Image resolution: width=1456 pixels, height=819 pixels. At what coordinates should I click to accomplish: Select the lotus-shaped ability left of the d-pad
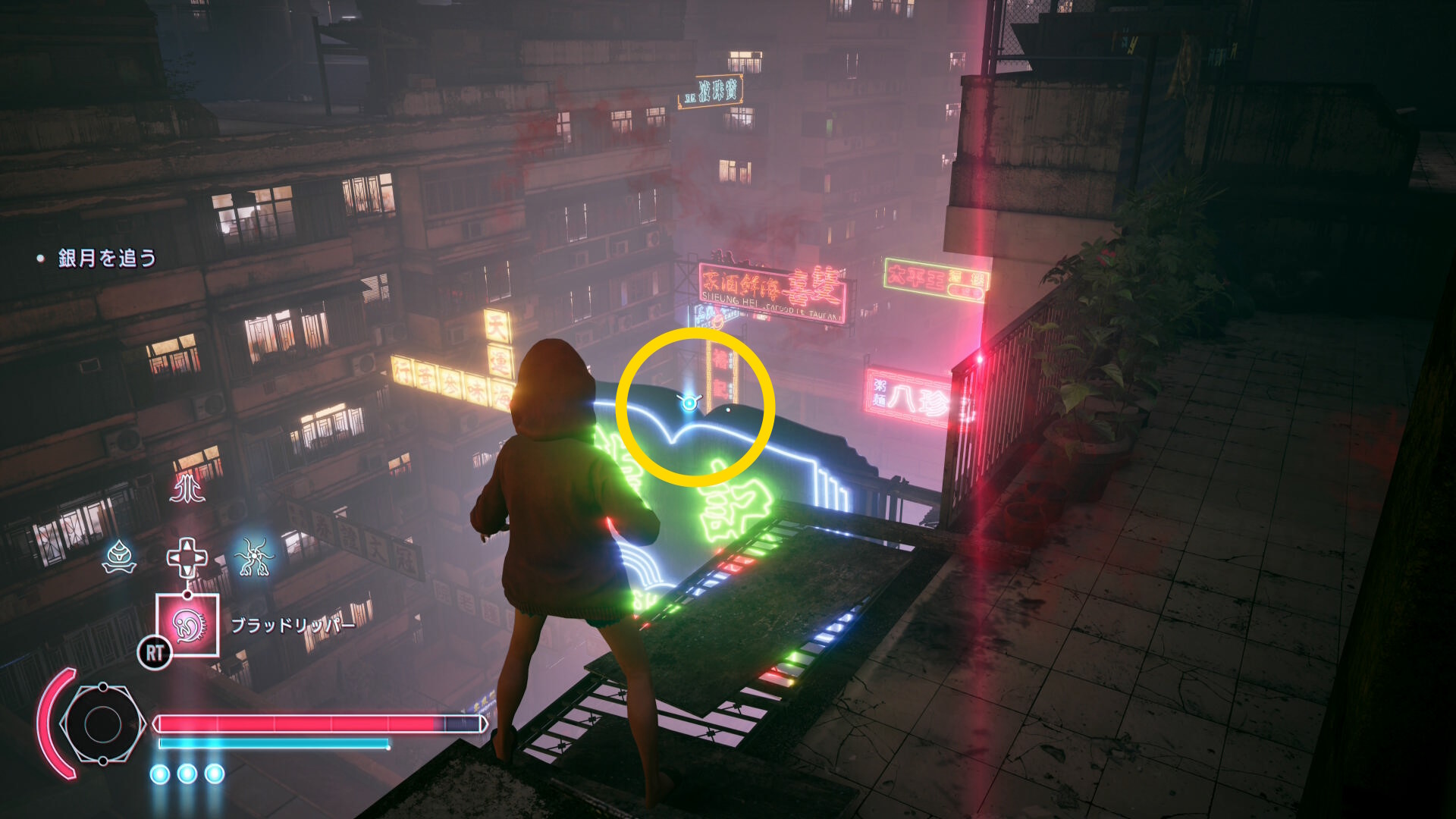click(x=120, y=557)
